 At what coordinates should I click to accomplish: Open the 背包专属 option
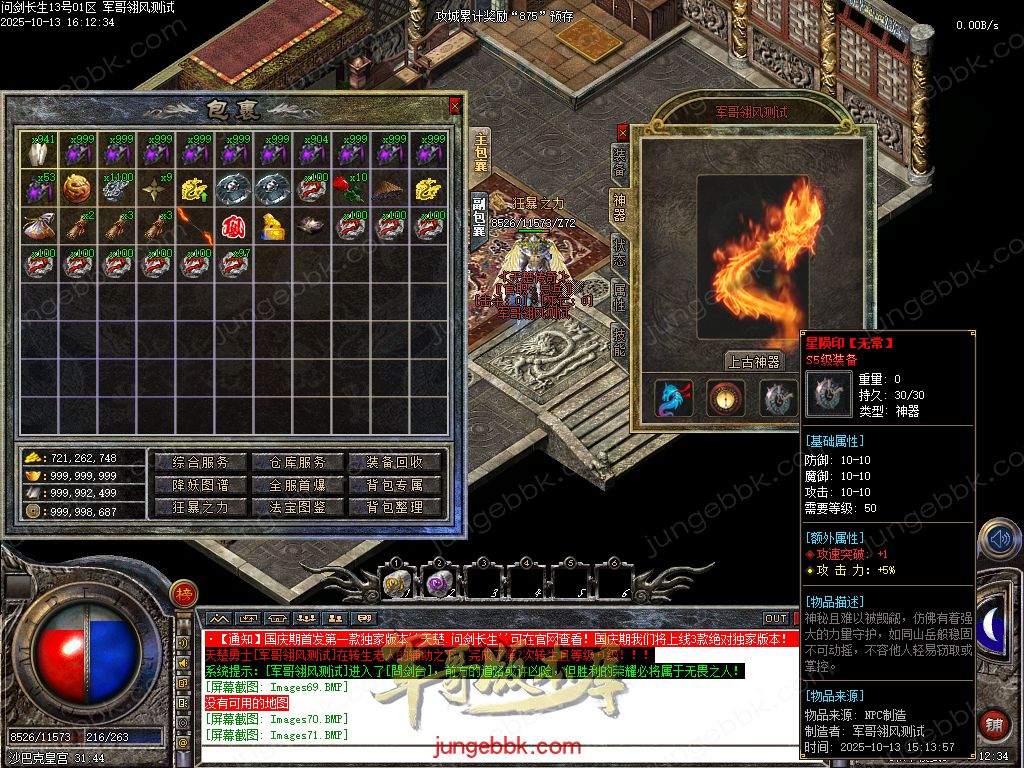tap(395, 485)
